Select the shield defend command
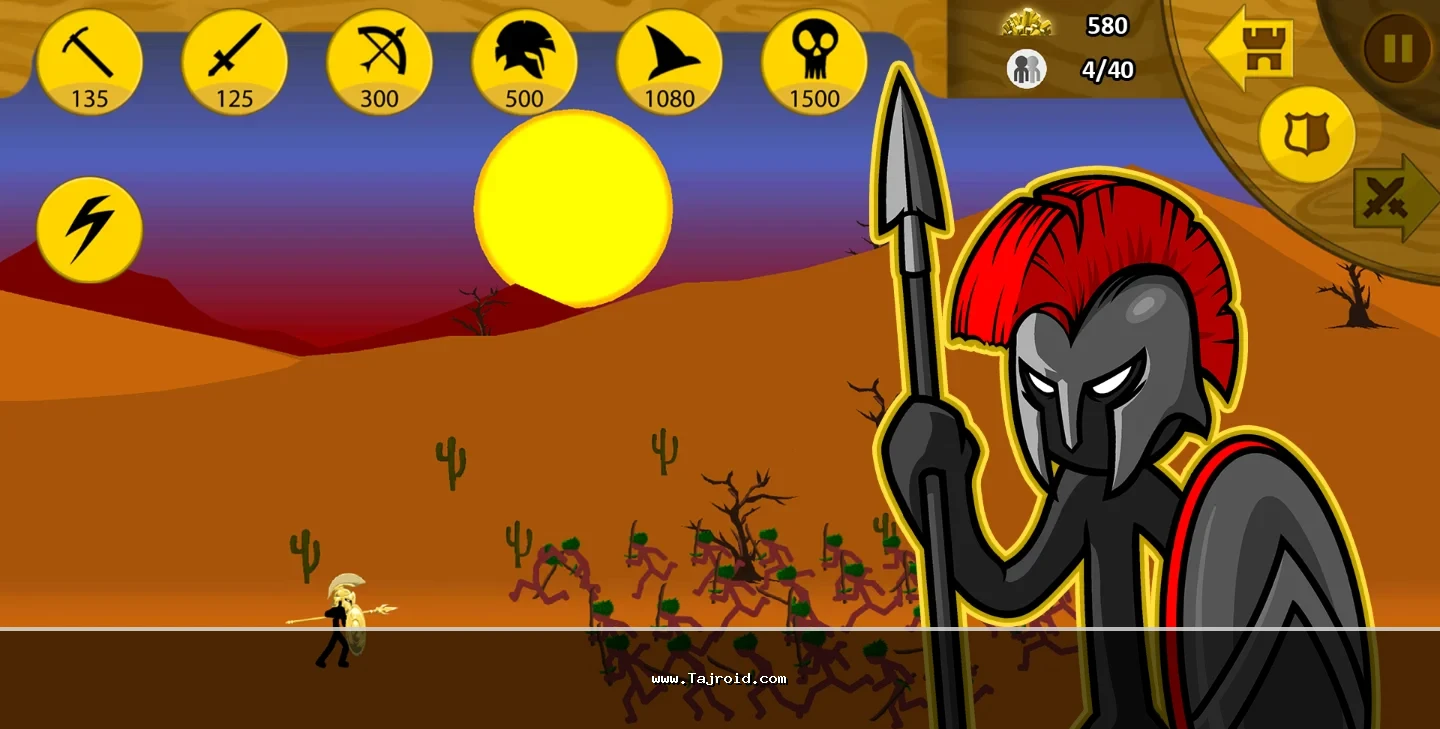The image size is (1440, 729). [1306, 135]
